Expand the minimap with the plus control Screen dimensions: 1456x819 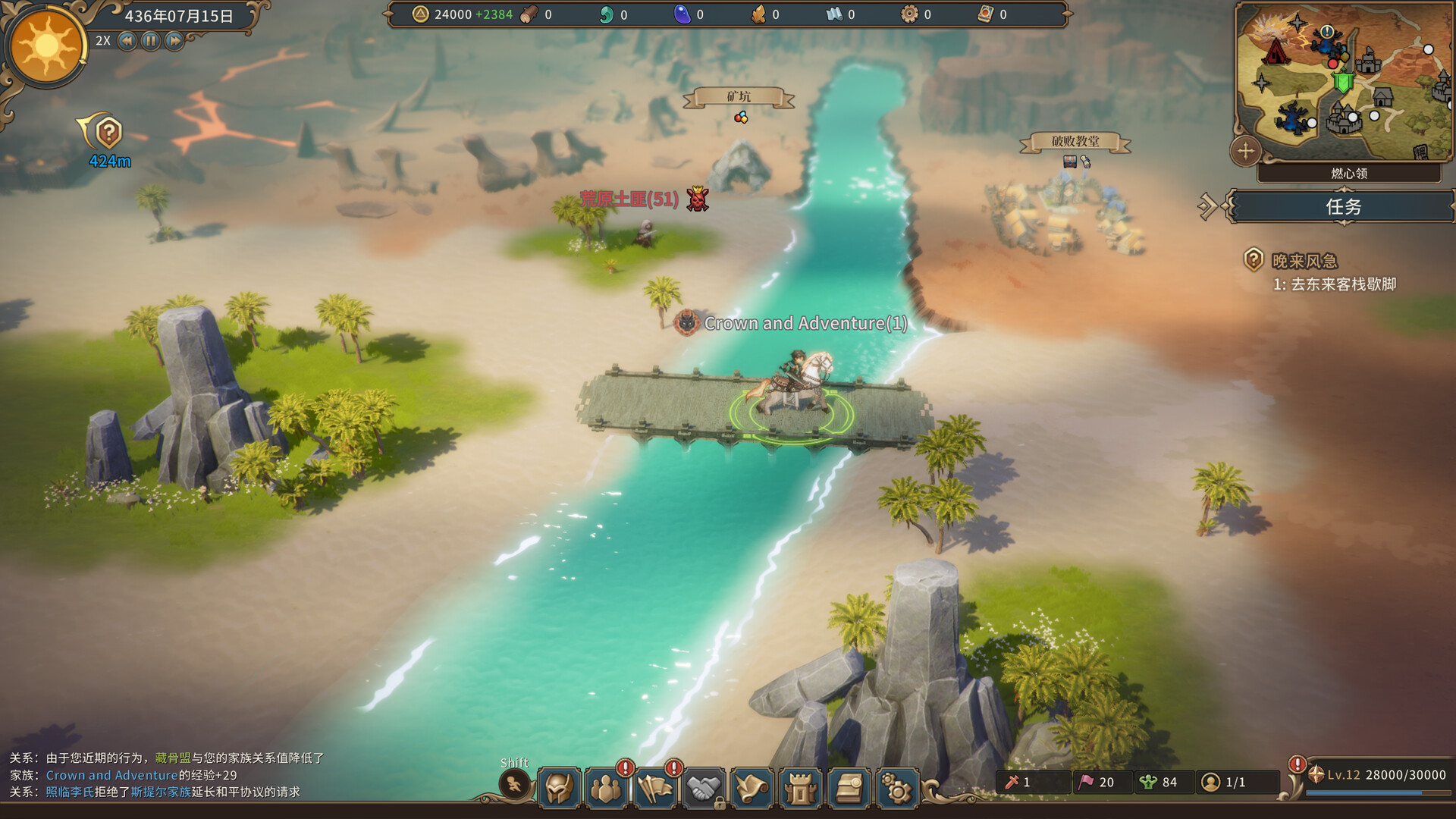[1245, 152]
